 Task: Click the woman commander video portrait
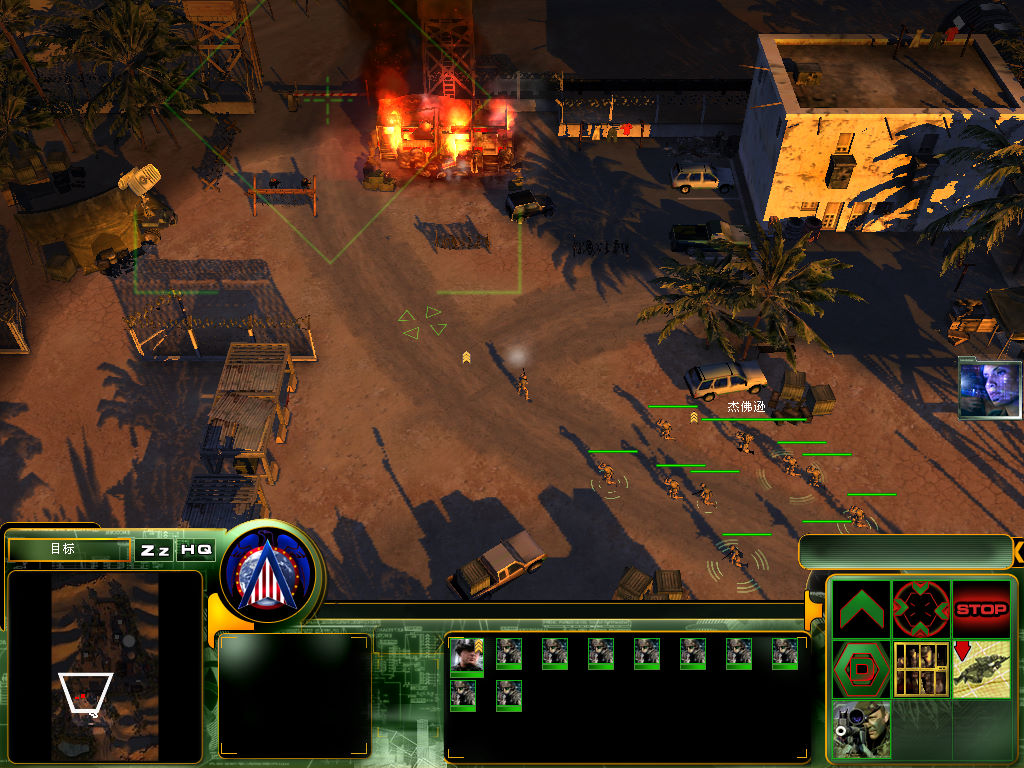point(990,388)
